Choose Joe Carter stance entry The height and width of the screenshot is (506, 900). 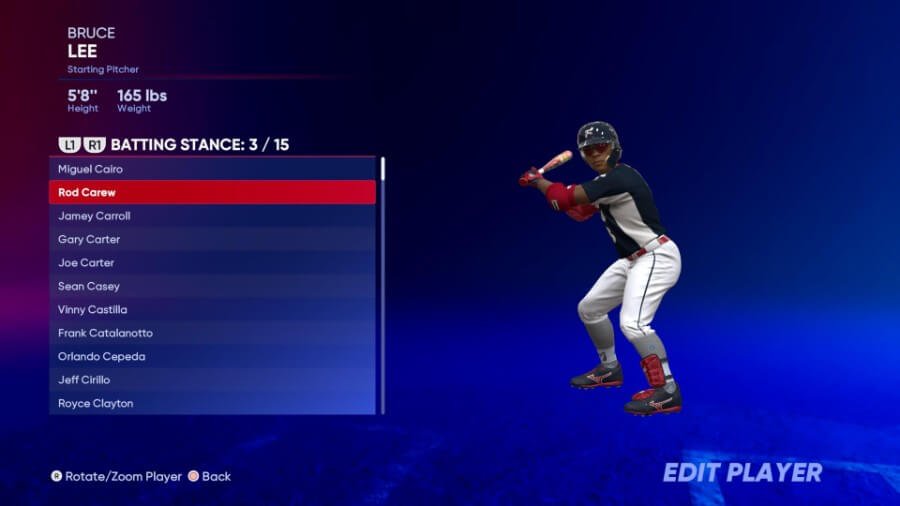click(x=212, y=263)
